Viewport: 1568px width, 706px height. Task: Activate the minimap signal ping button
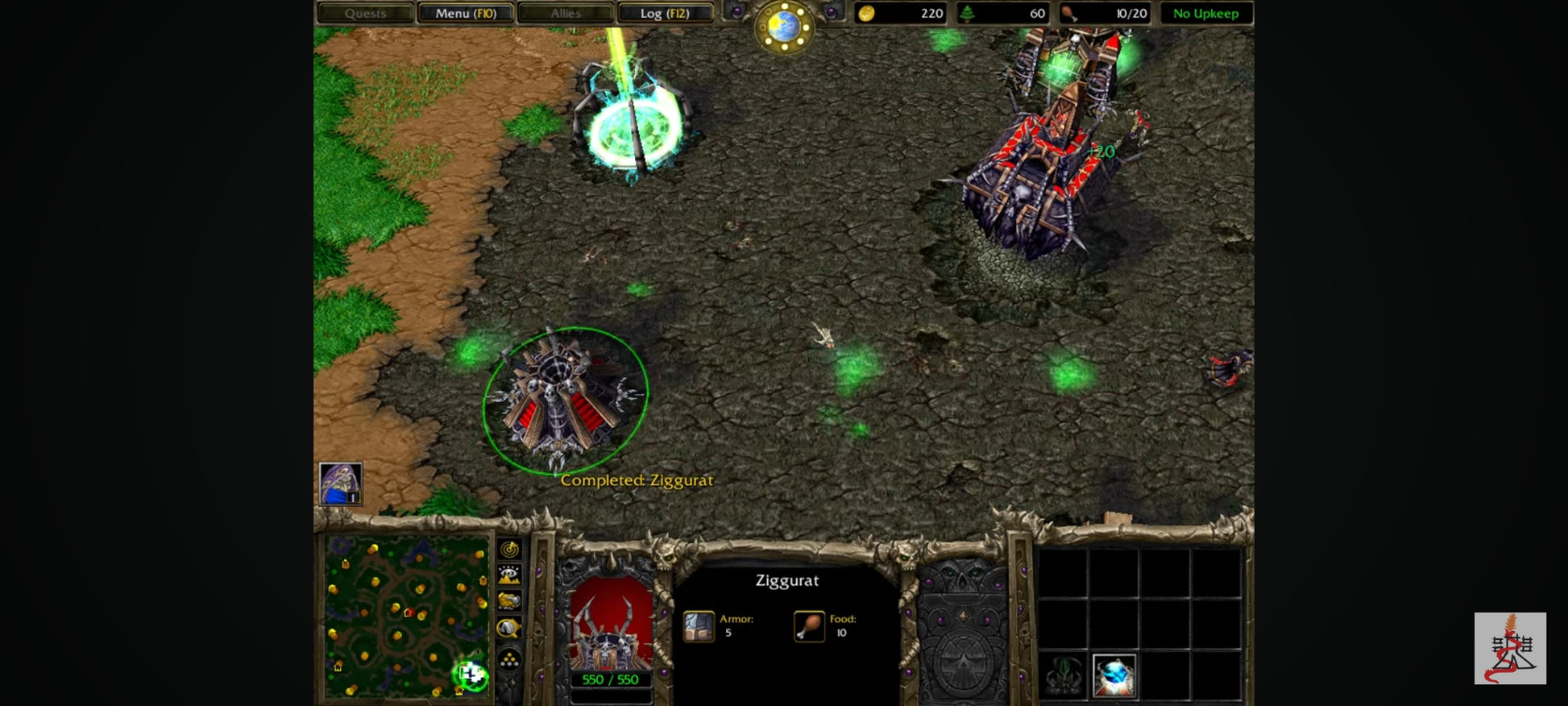coord(509,550)
